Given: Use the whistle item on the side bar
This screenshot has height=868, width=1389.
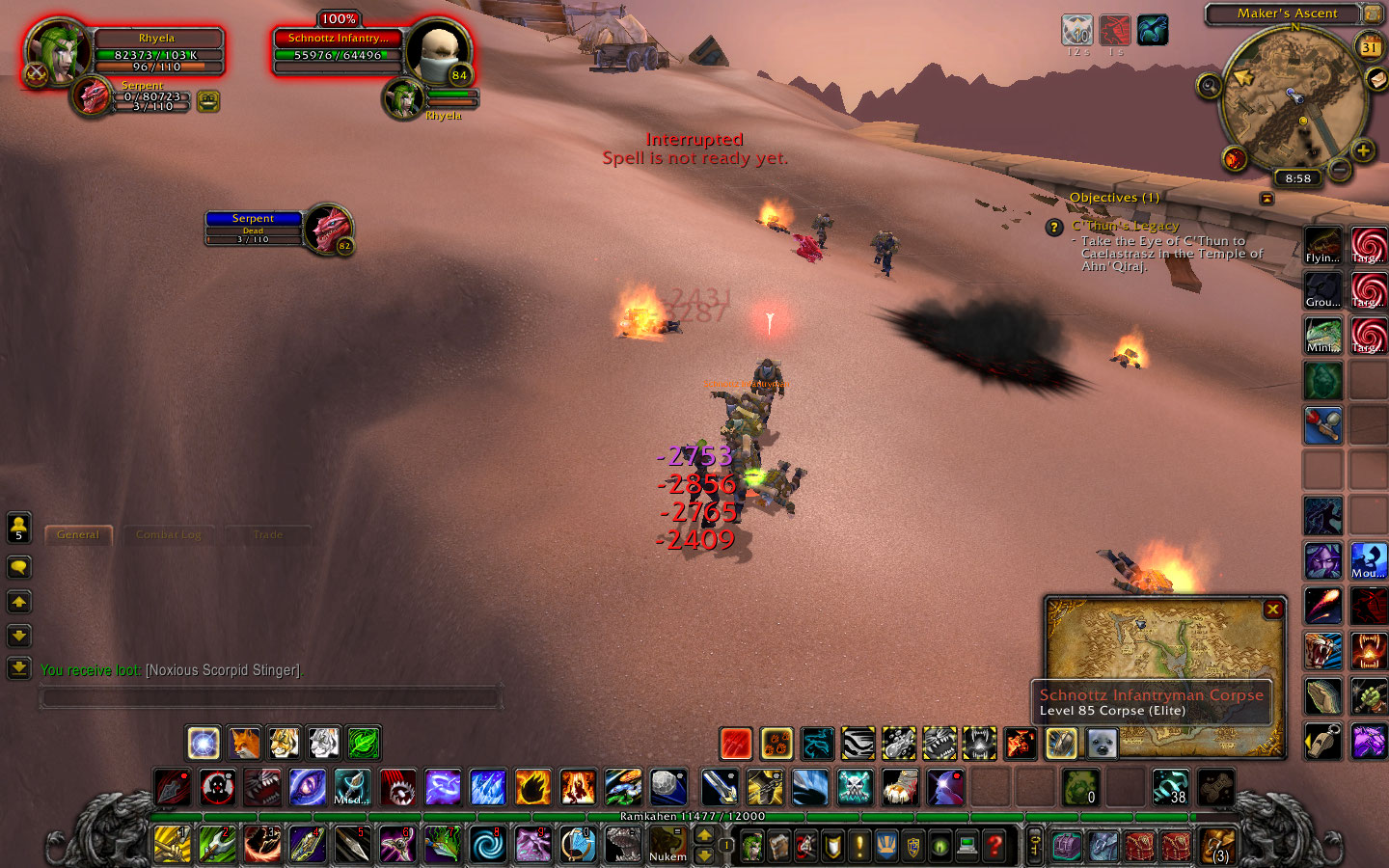Looking at the screenshot, I should [x=1322, y=743].
